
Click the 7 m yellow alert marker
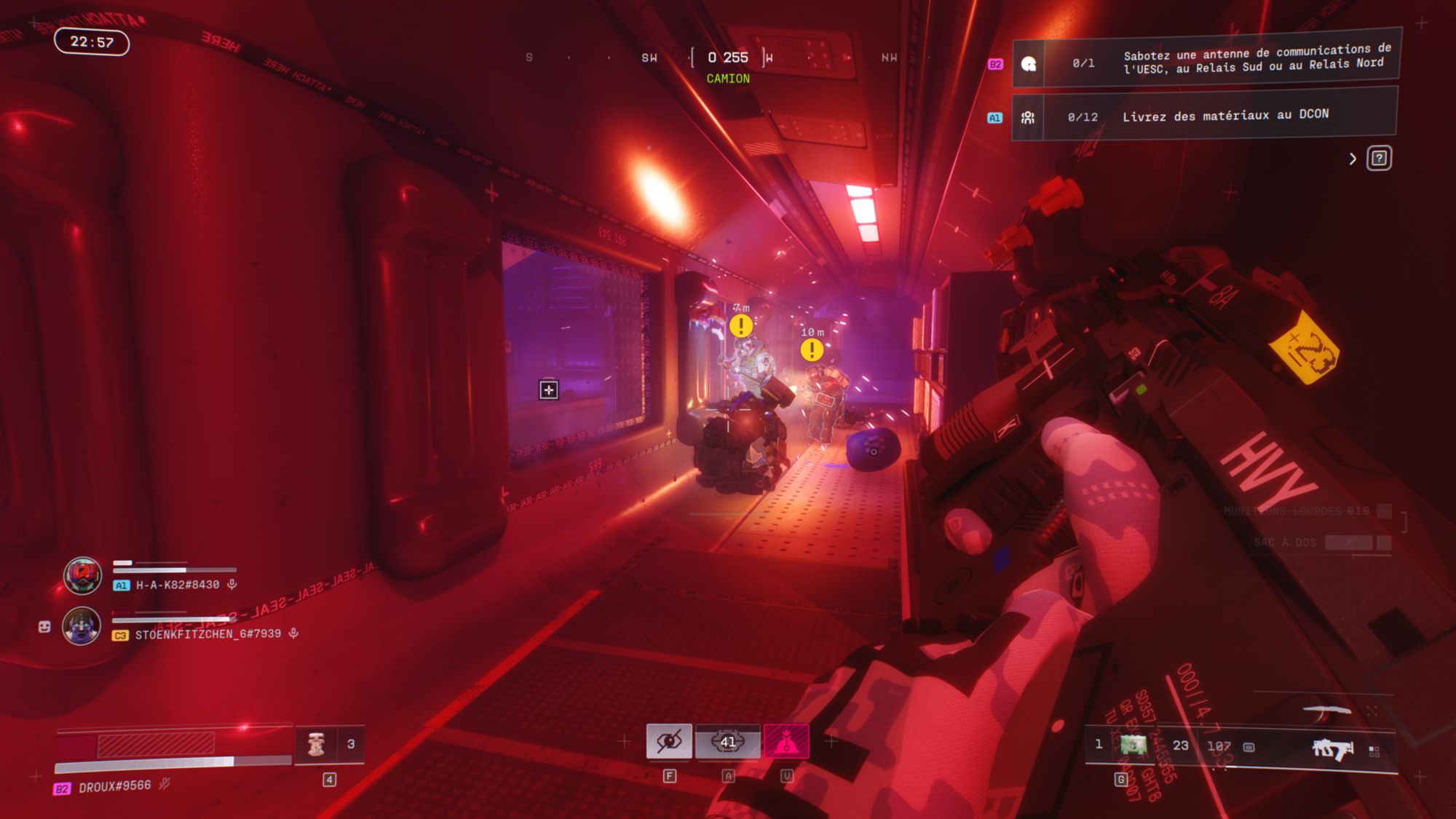[741, 325]
